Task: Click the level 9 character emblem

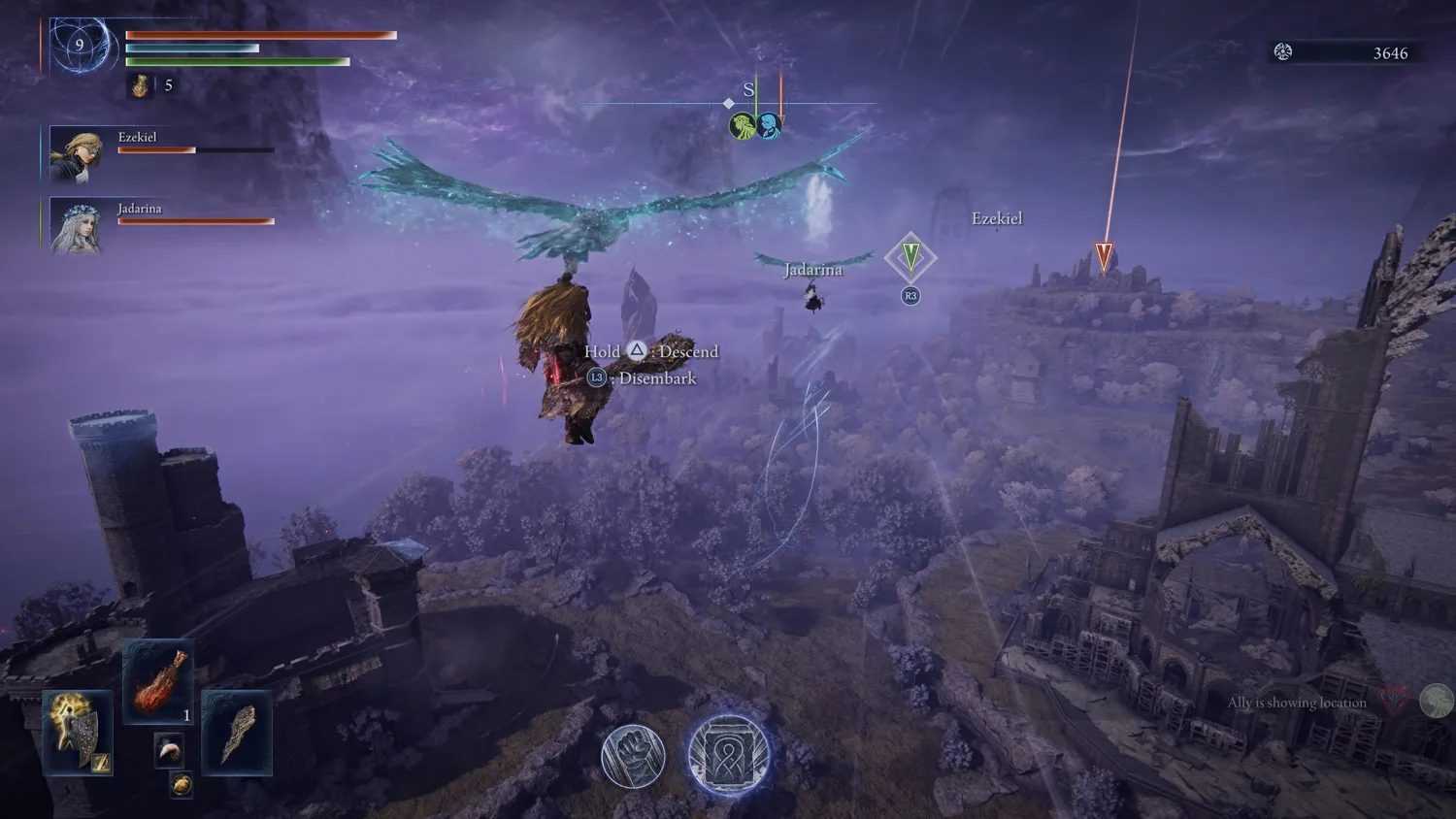Action: [80, 45]
